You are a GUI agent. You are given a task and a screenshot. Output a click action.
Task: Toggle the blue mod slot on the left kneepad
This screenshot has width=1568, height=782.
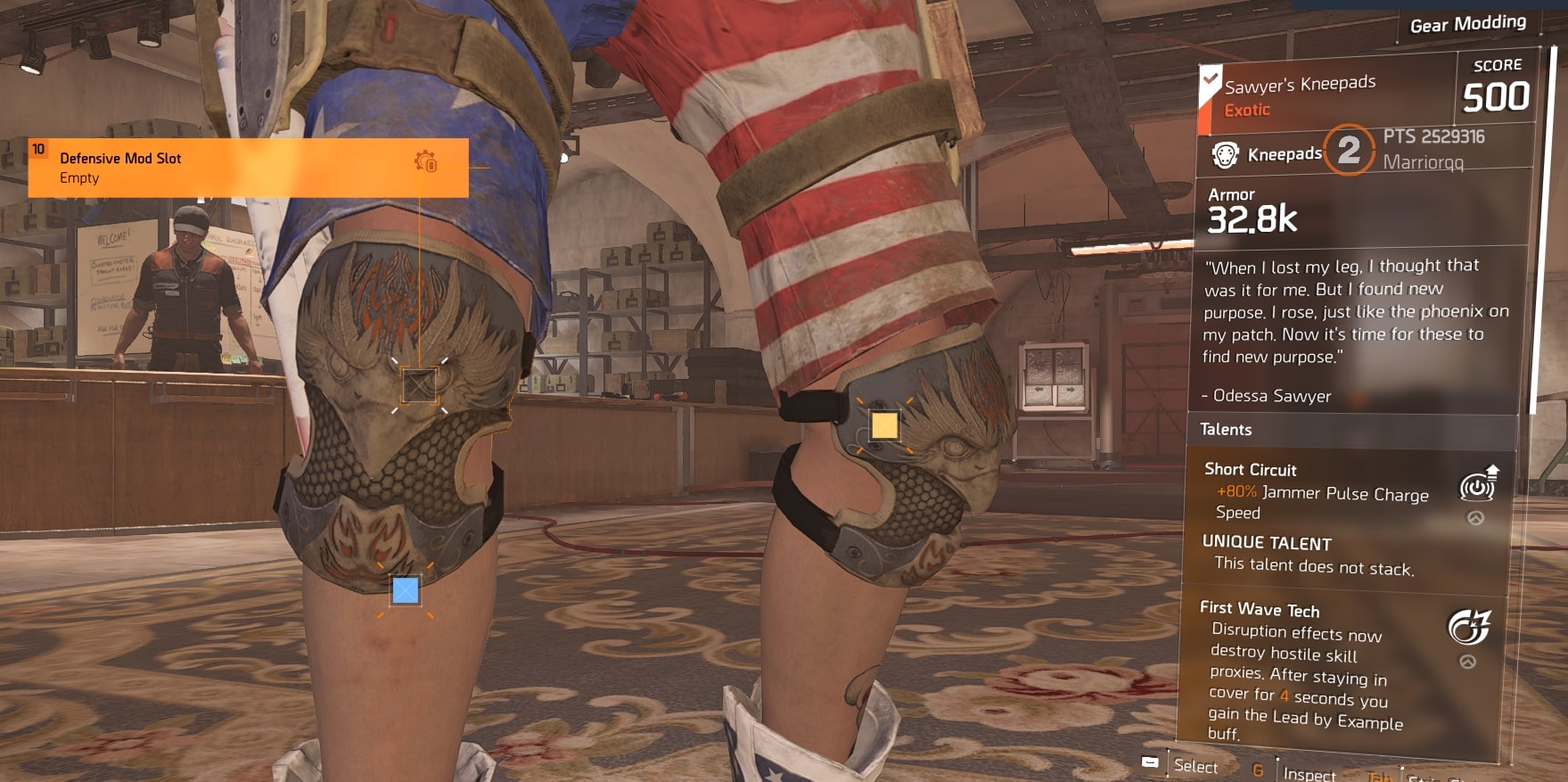coord(405,591)
